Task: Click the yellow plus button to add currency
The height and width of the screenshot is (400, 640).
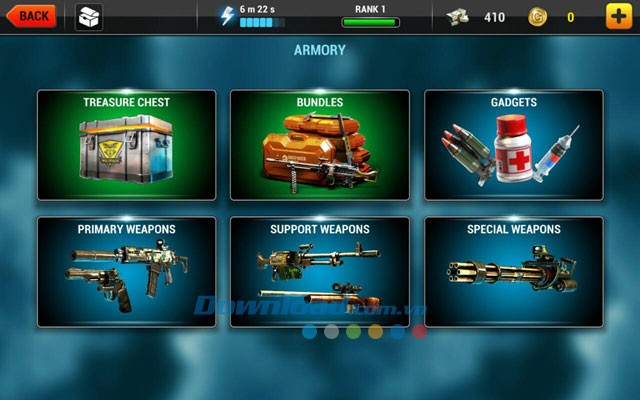Action: pos(619,17)
